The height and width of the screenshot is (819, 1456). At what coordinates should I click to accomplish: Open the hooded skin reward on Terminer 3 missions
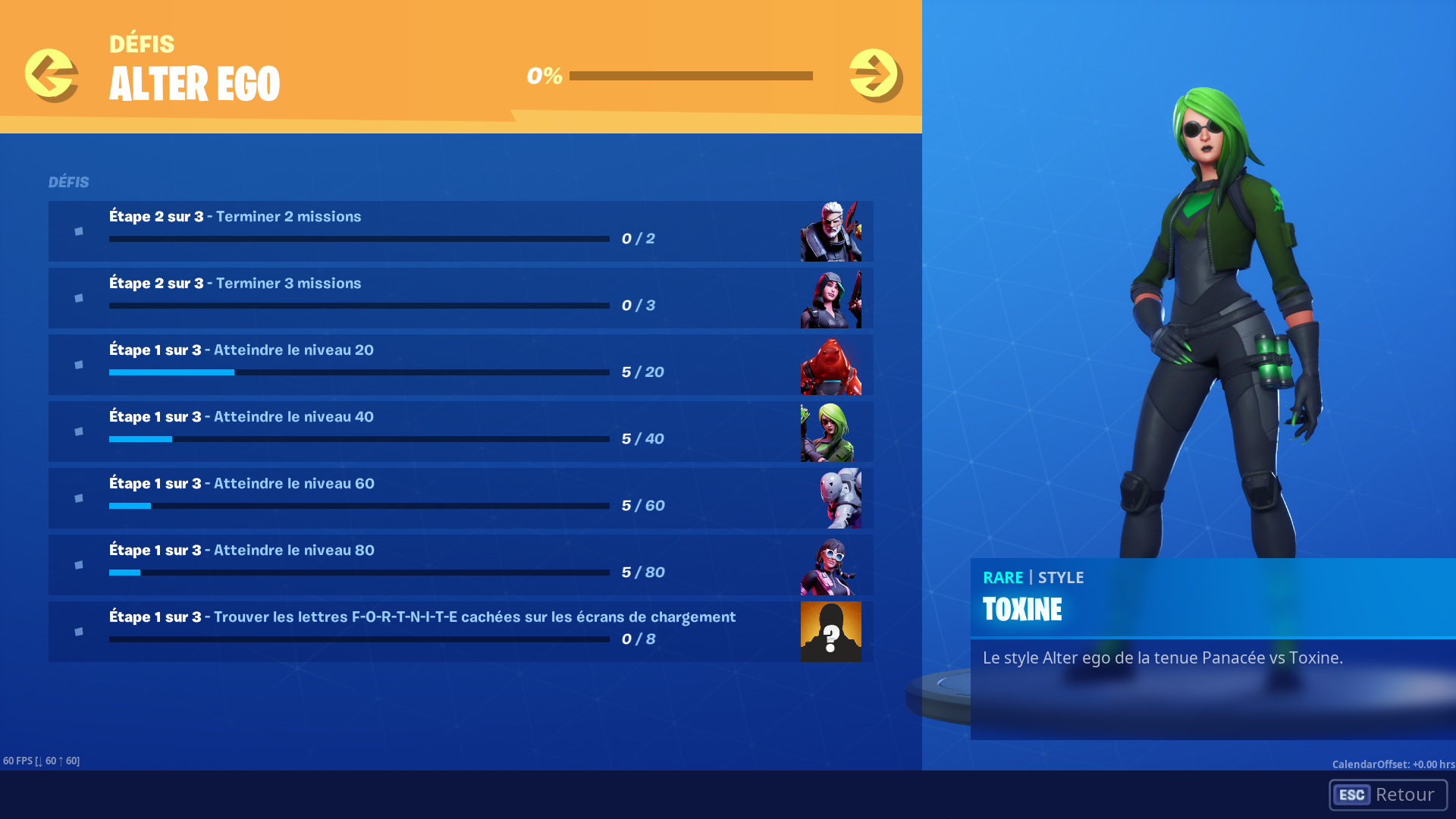pos(830,298)
